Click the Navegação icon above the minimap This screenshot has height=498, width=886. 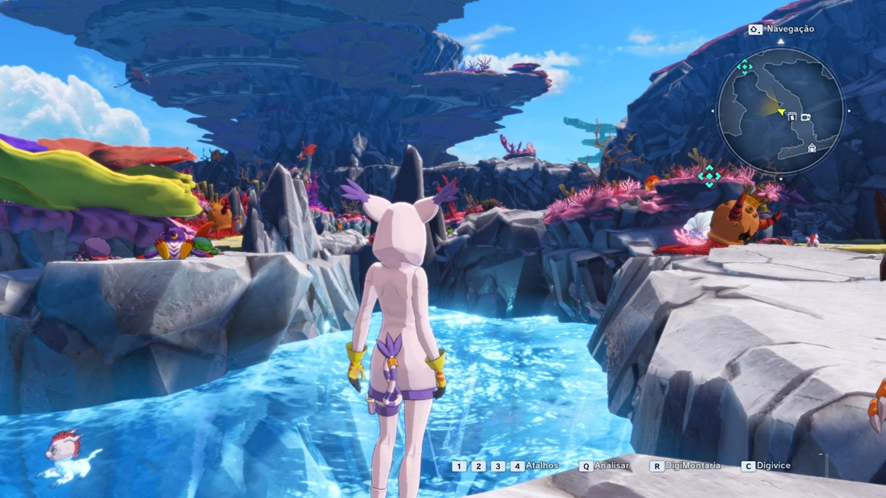755,30
